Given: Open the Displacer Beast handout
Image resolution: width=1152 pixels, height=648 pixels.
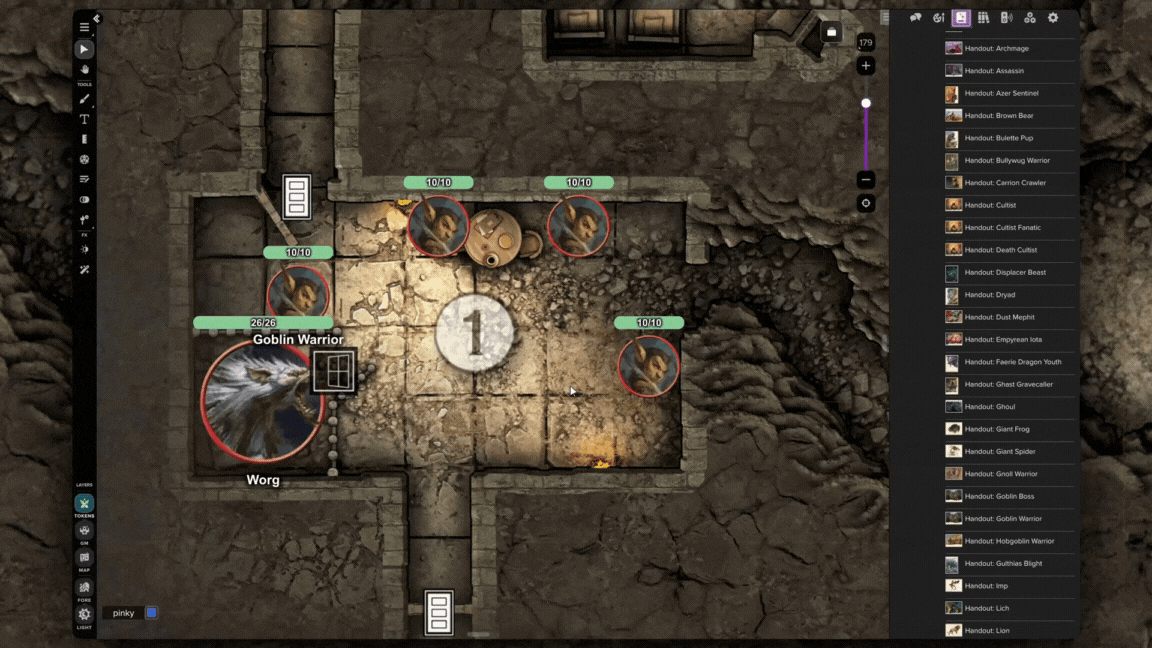Looking at the screenshot, I should [x=1005, y=272].
